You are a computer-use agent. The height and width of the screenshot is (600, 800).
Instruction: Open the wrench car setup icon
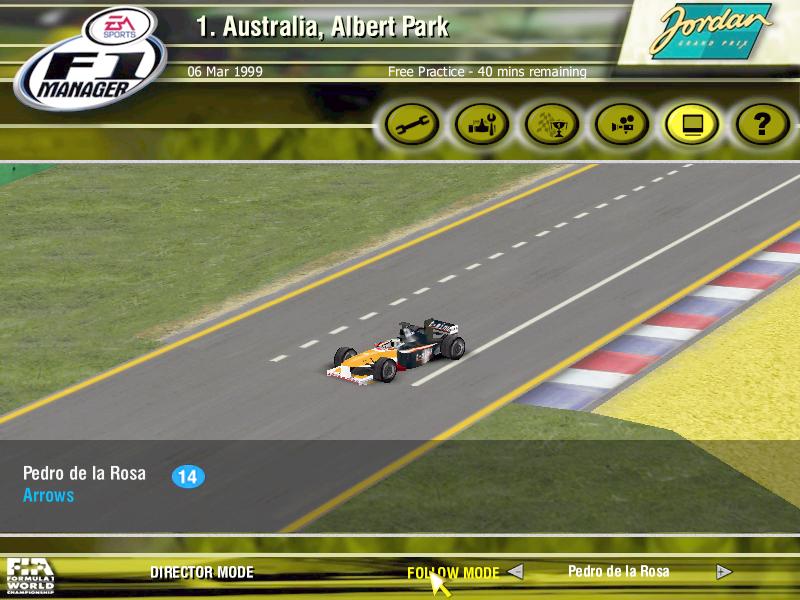coord(412,125)
